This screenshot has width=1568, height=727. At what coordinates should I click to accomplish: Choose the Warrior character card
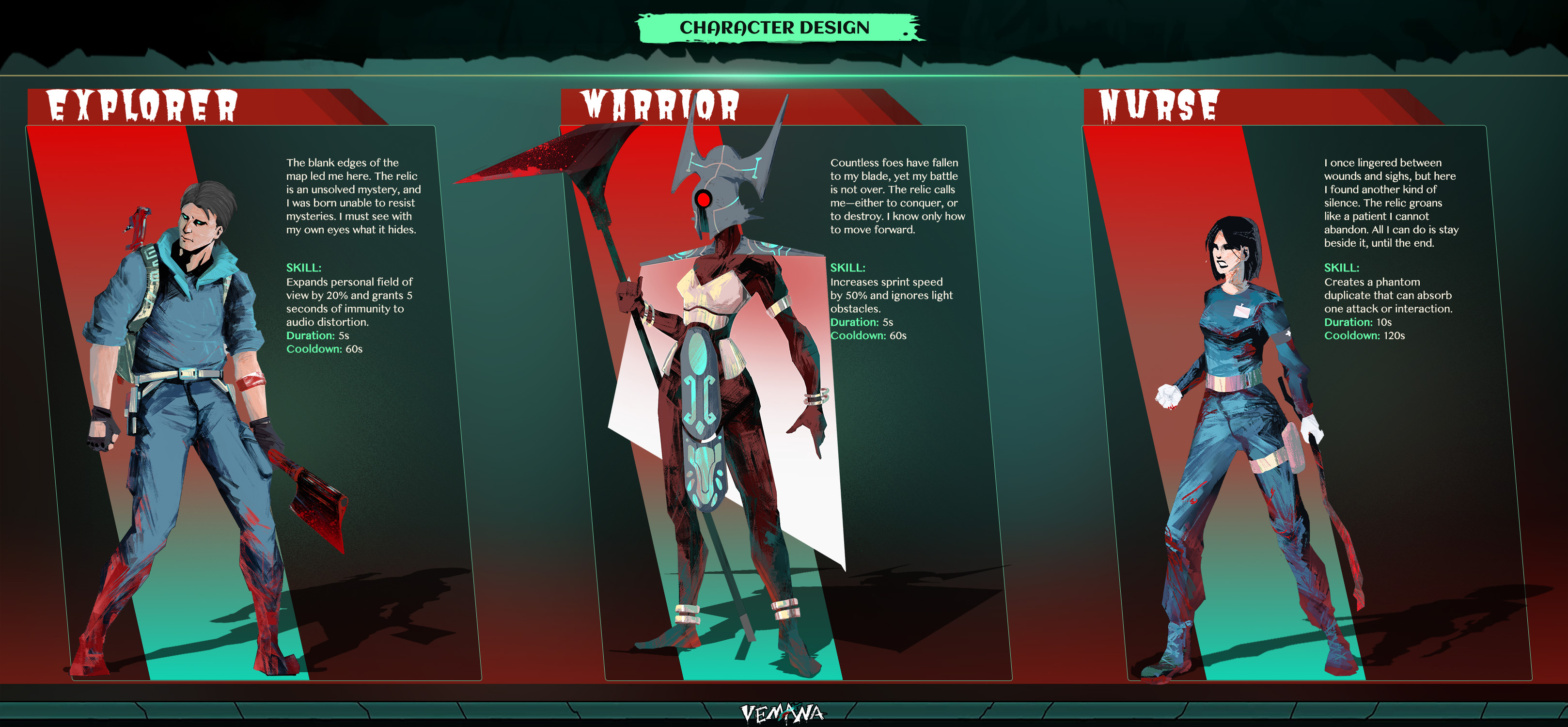785,402
